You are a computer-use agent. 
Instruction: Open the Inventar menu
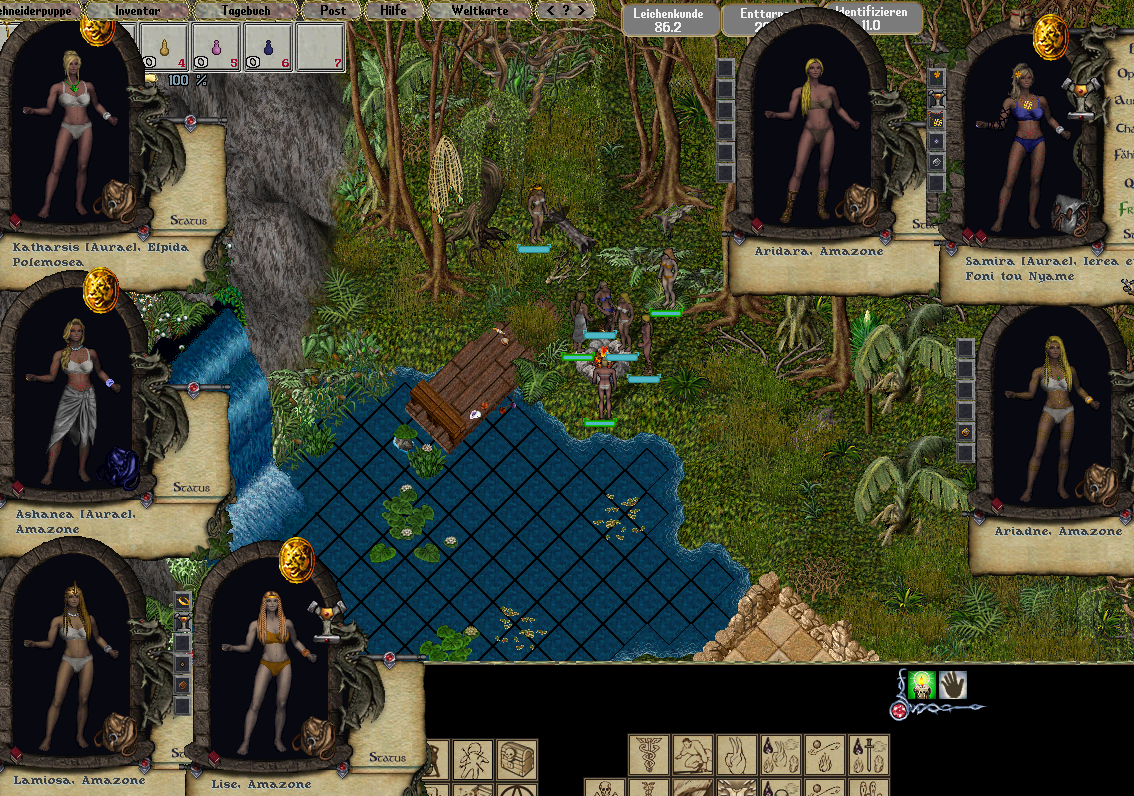[x=137, y=10]
